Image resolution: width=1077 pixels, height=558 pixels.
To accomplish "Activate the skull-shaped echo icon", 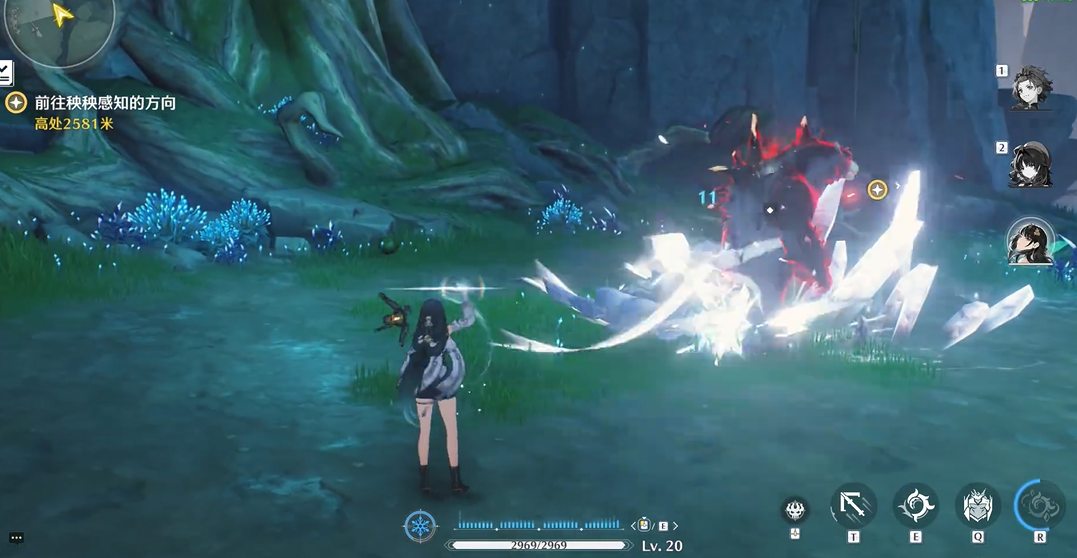I will pos(795,510).
